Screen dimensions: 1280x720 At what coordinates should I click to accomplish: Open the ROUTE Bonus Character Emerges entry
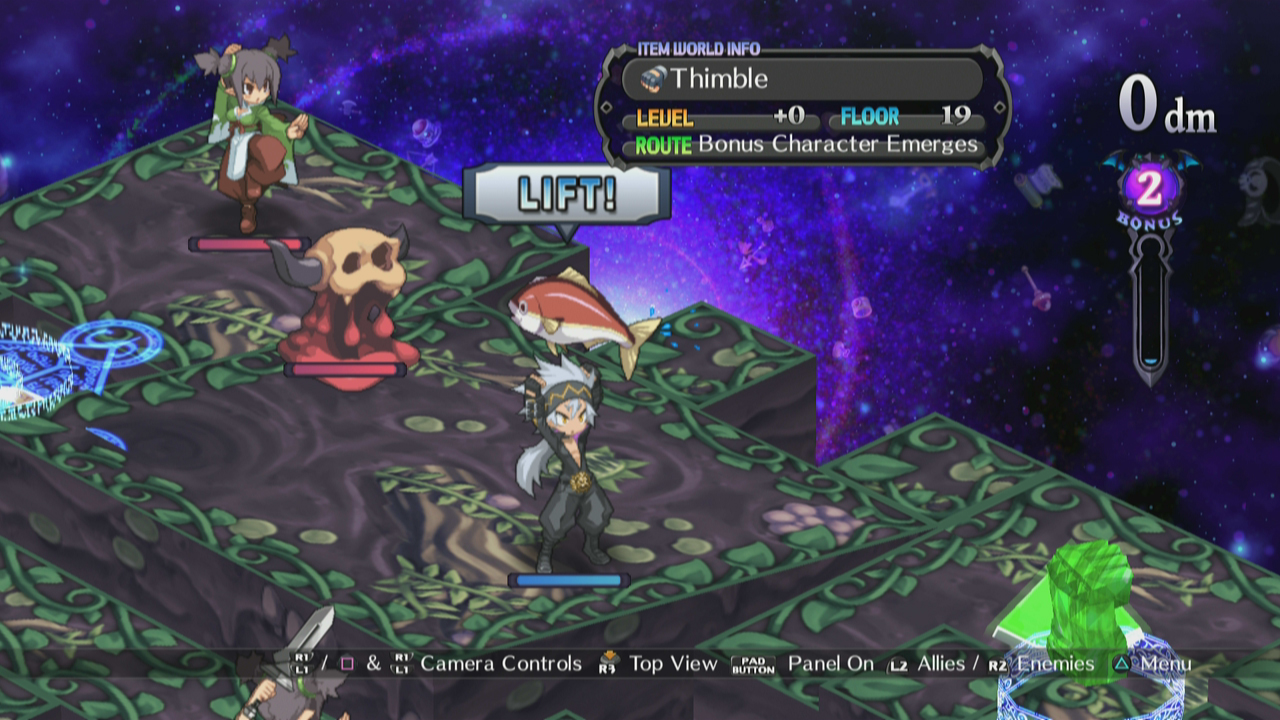tap(800, 144)
